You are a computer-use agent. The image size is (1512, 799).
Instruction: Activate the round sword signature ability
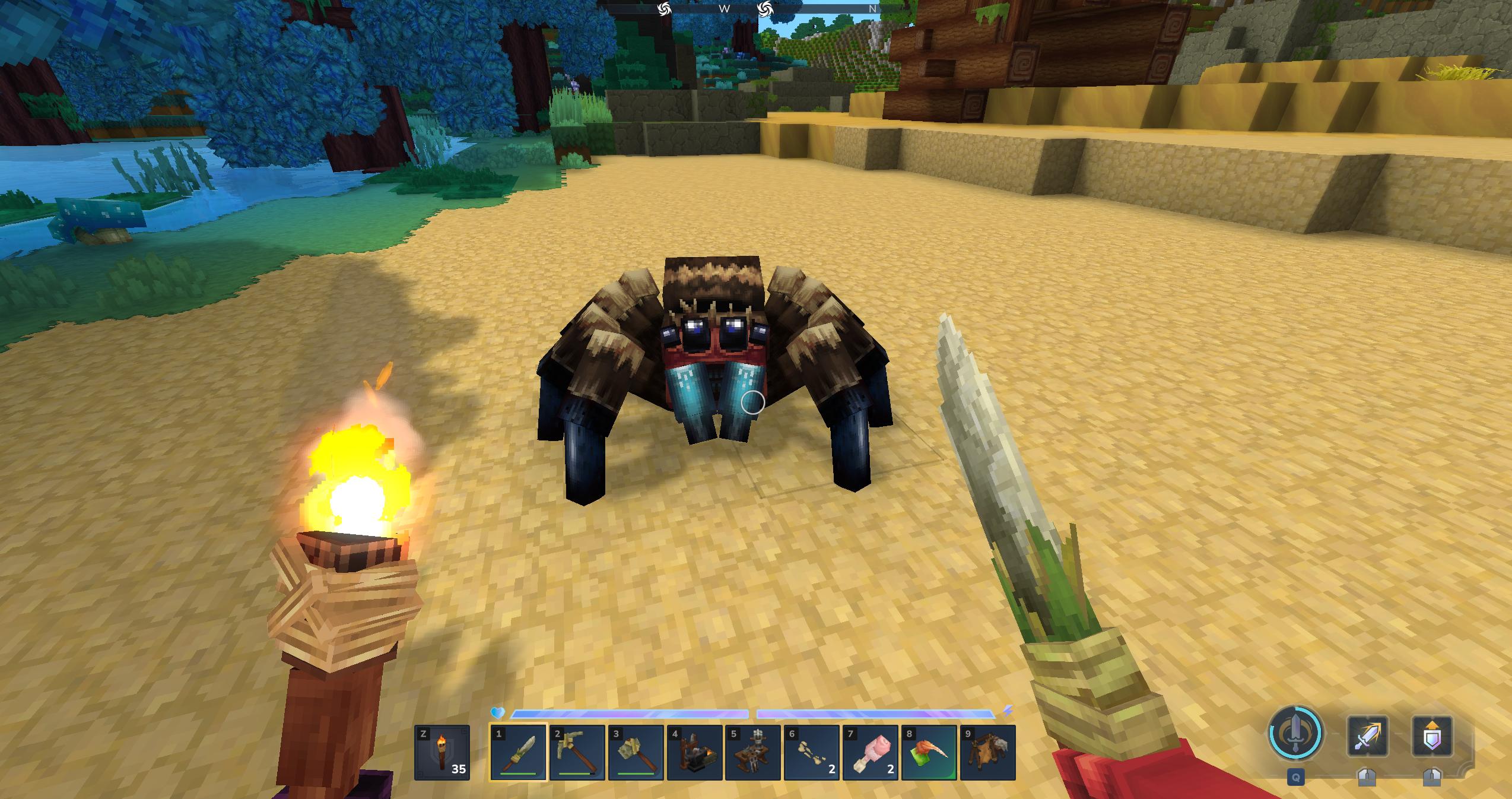click(1295, 733)
